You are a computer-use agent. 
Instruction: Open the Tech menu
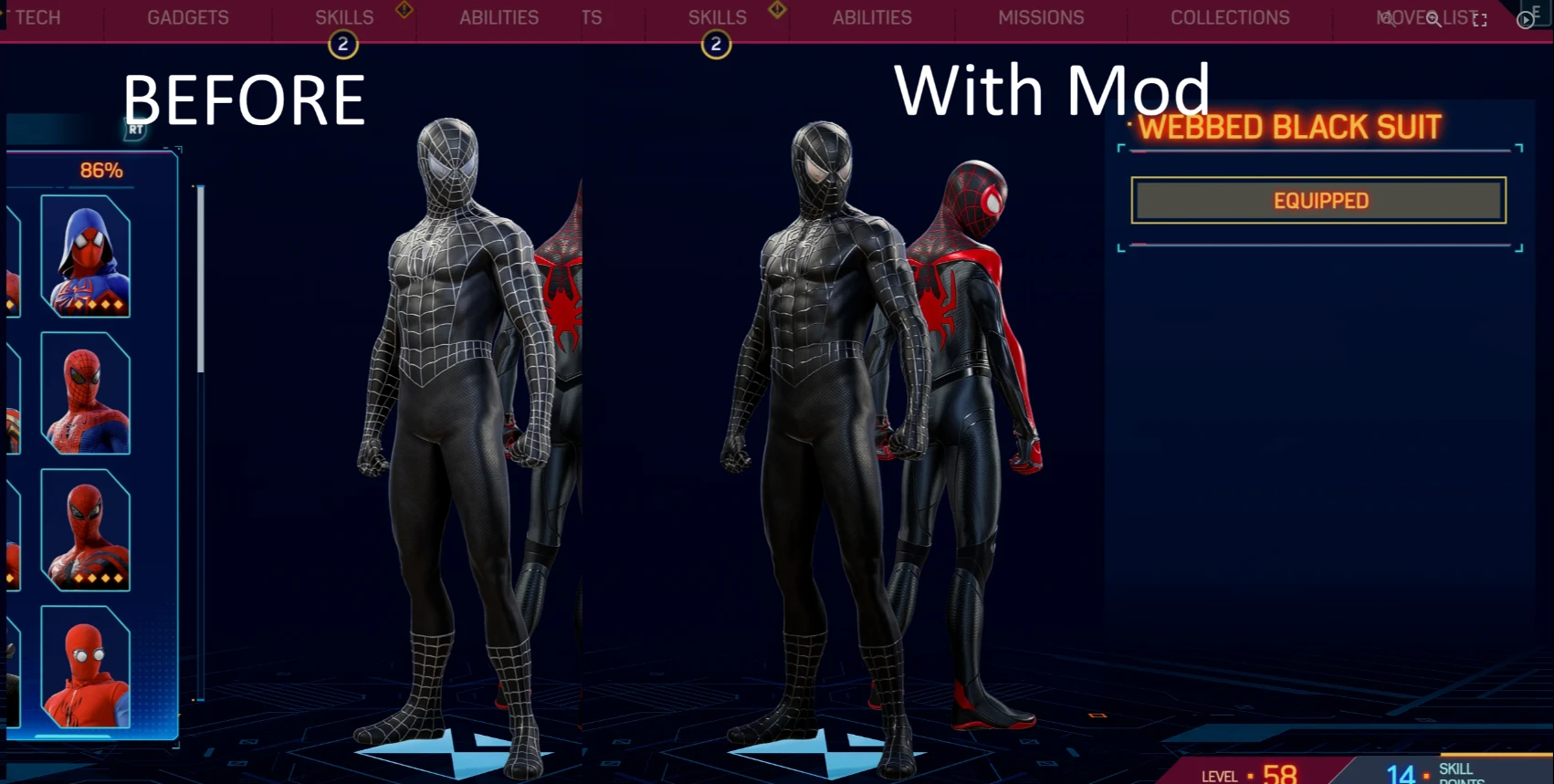(x=37, y=17)
